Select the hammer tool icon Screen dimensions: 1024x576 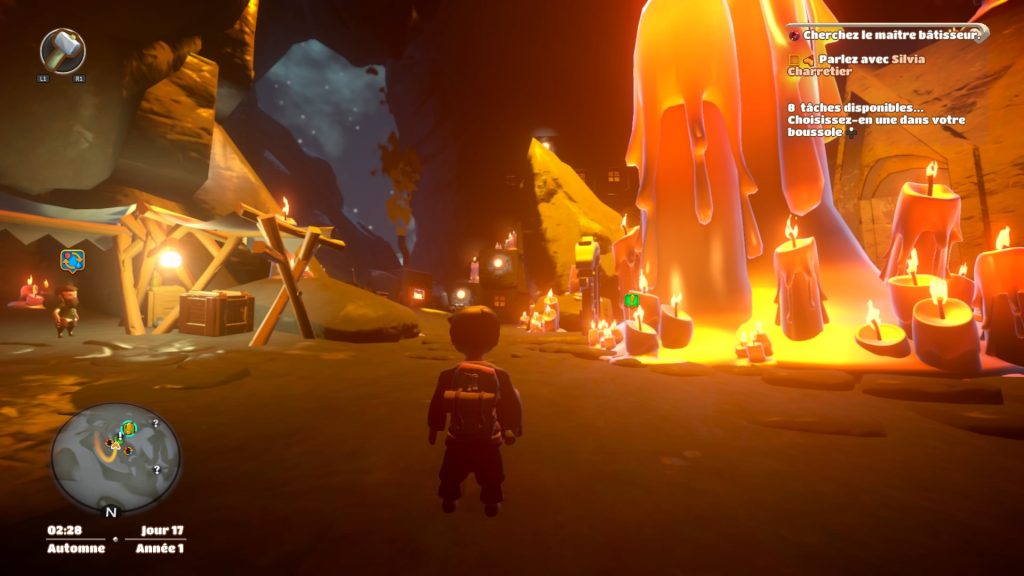[62, 50]
